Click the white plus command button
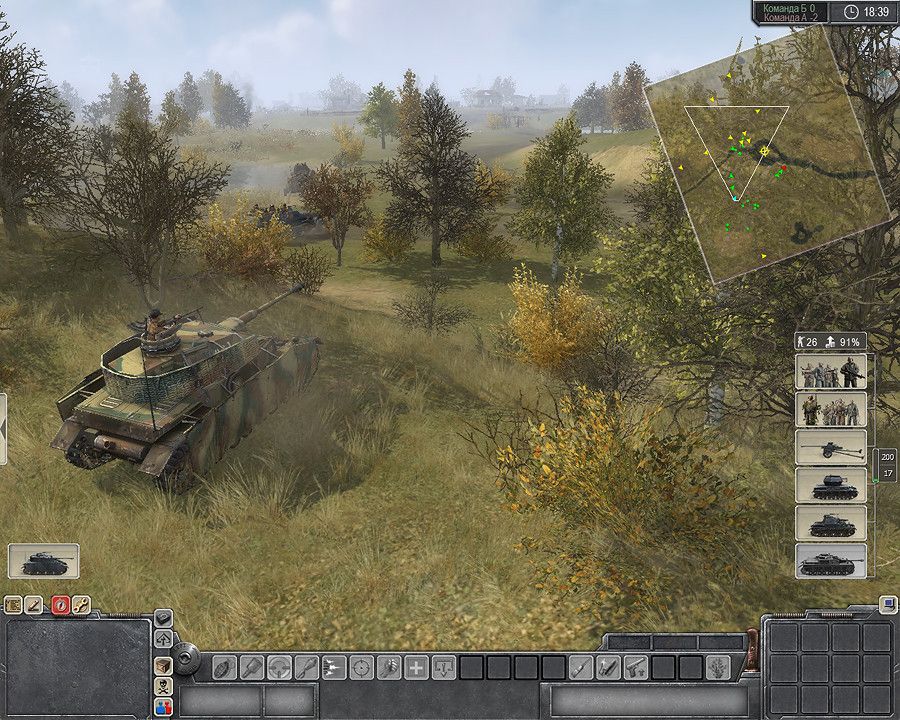This screenshot has width=900, height=720. (416, 667)
